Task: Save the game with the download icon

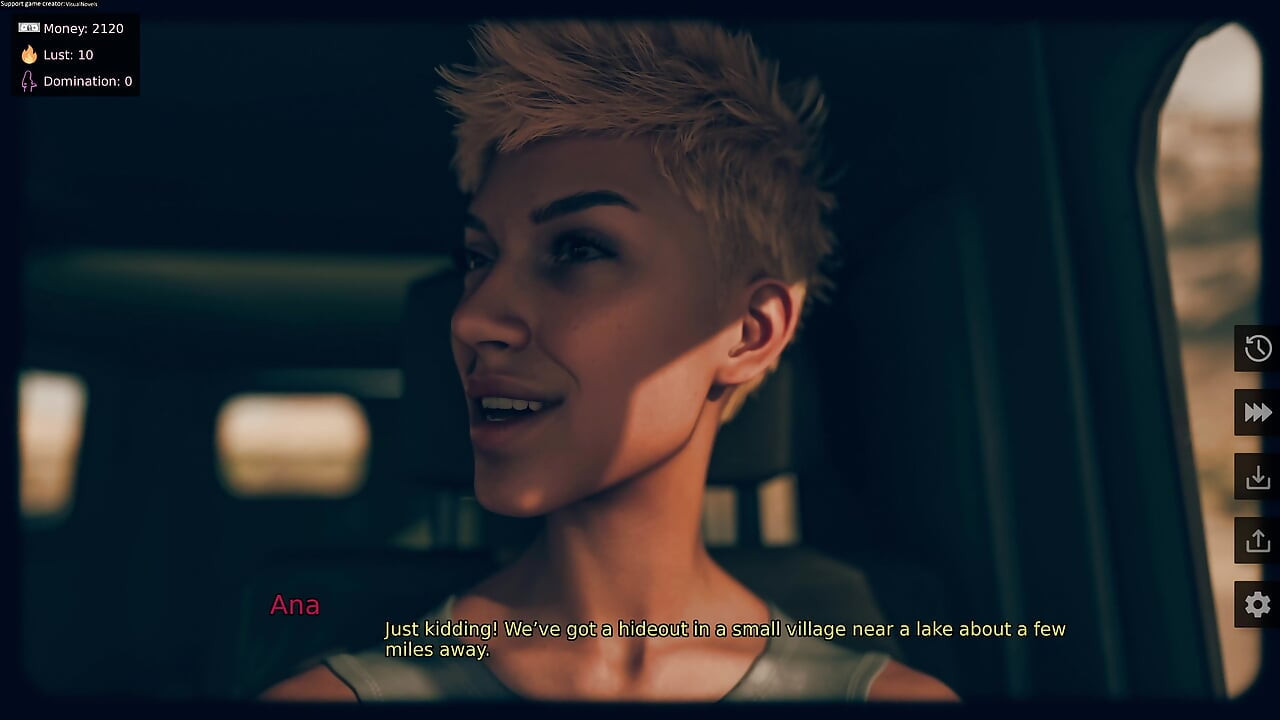Action: click(1257, 476)
